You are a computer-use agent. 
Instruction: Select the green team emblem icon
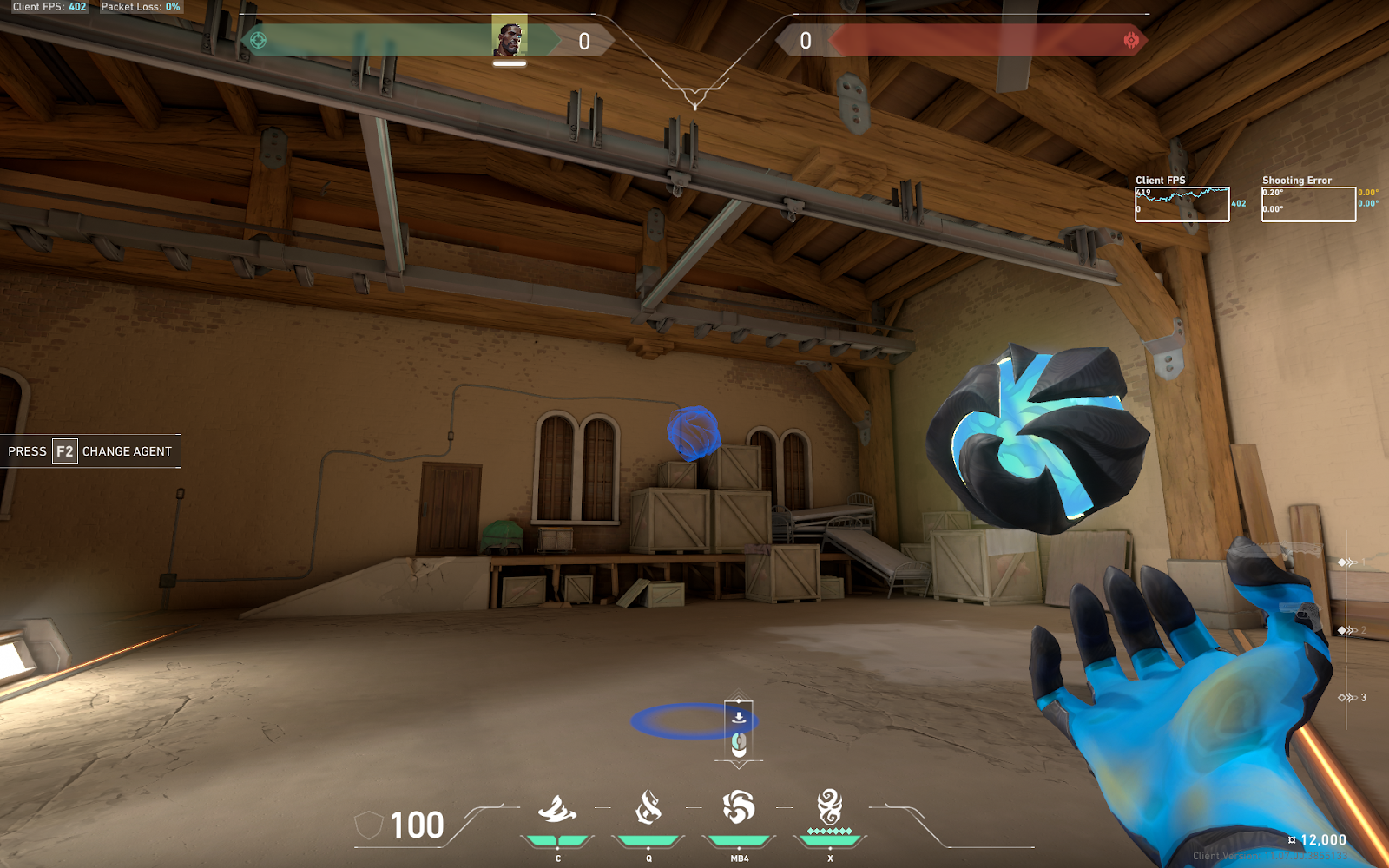pos(258,40)
